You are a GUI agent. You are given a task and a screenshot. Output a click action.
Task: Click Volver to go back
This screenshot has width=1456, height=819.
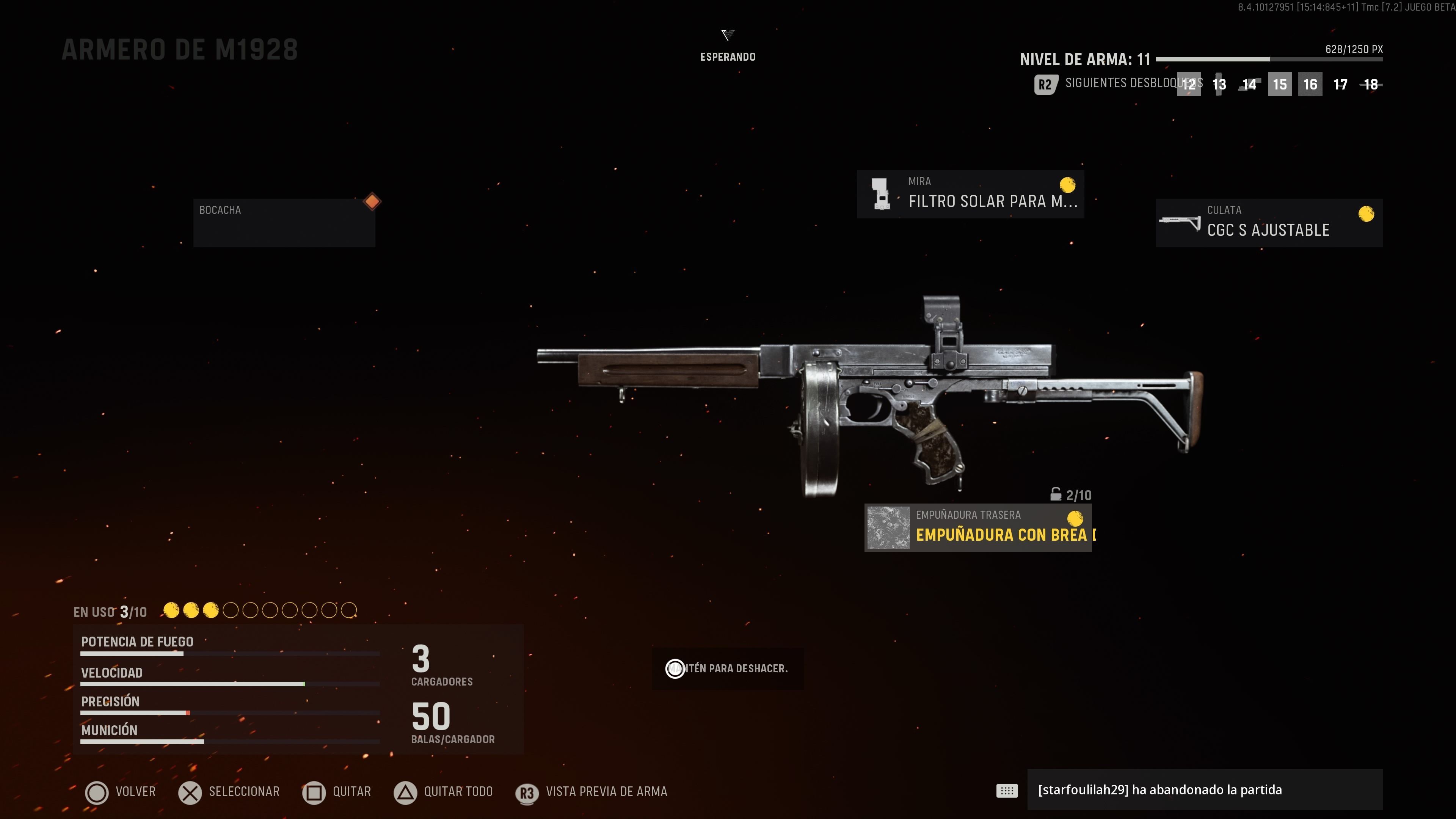click(121, 792)
